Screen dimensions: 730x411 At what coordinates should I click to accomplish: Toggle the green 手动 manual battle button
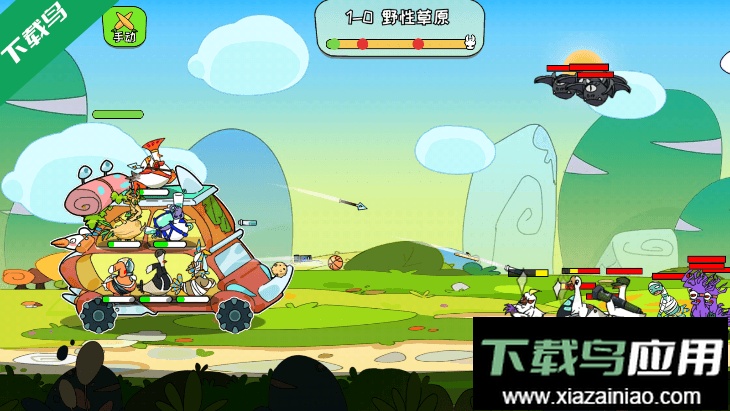tap(125, 27)
